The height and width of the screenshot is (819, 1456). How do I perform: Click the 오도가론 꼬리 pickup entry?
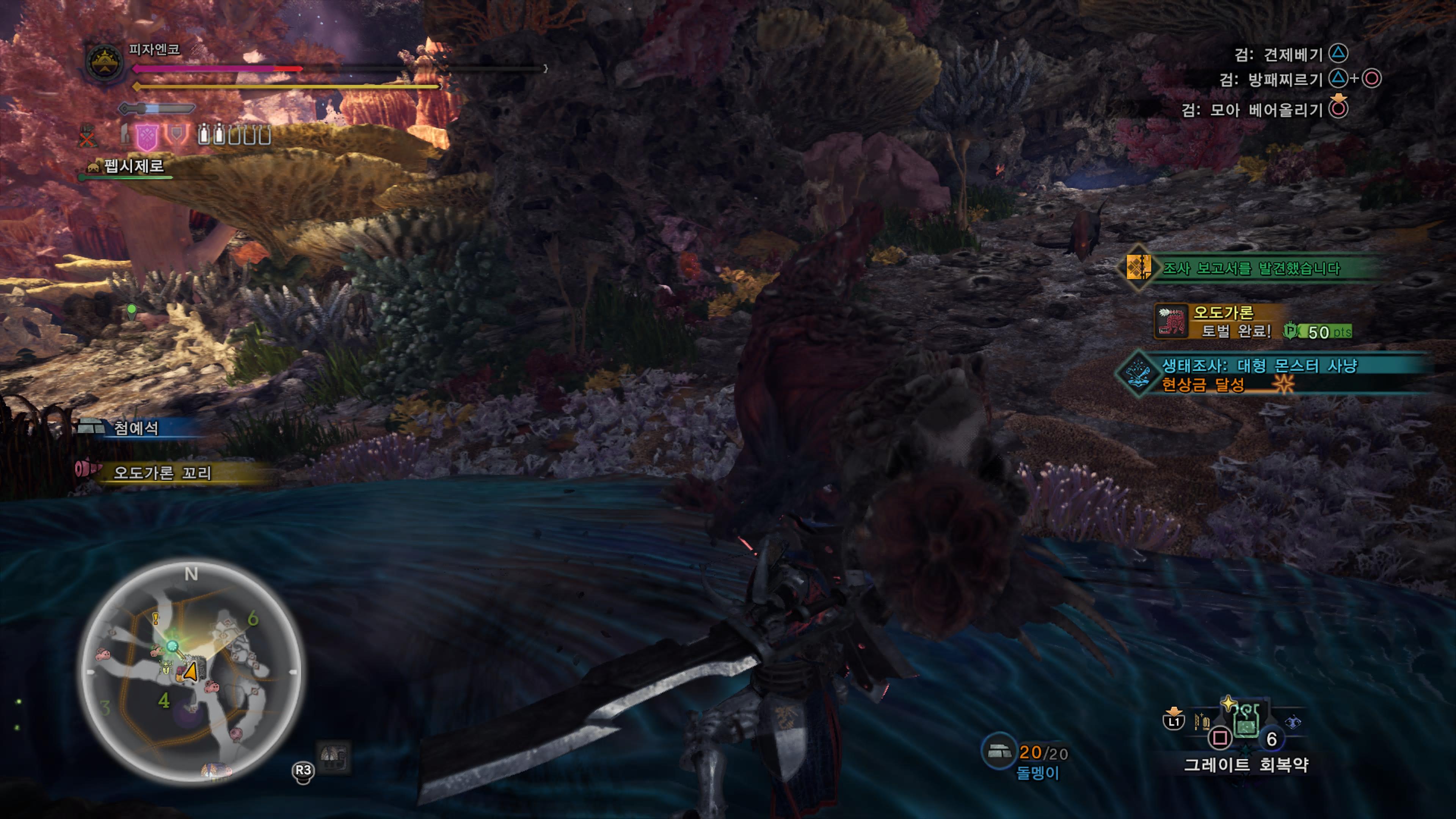[162, 472]
